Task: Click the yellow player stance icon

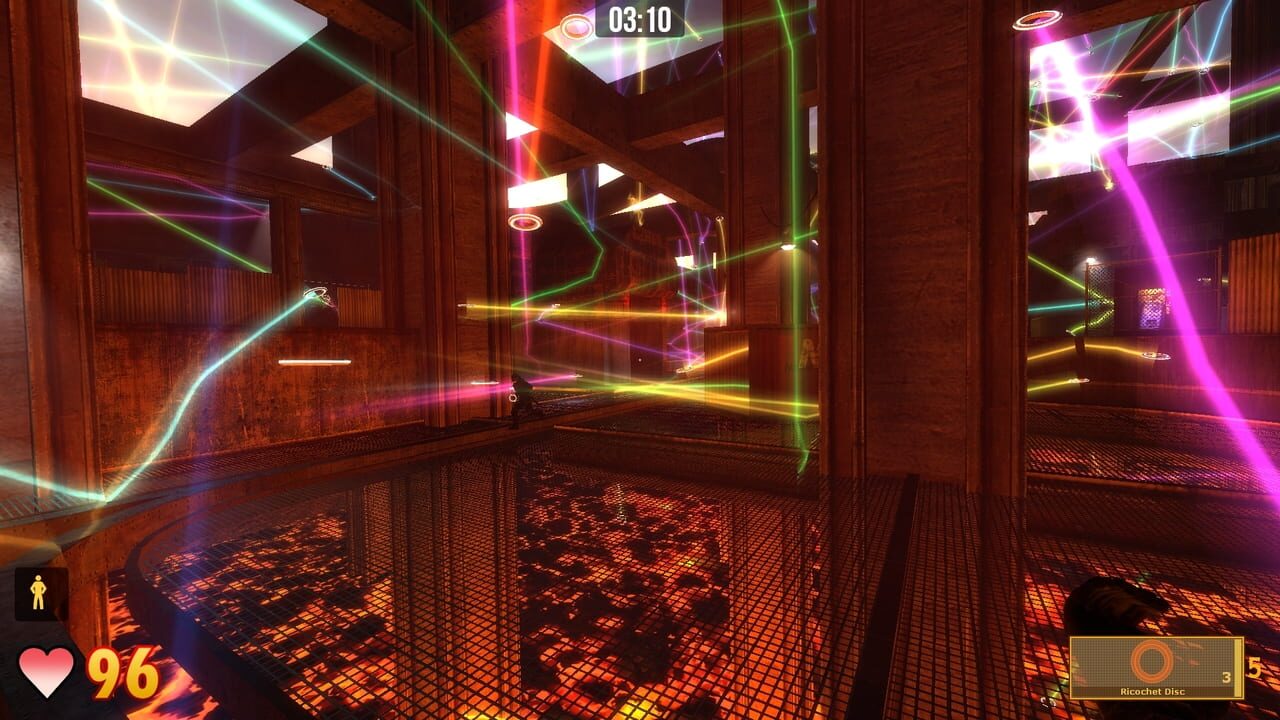Action: coord(38,591)
